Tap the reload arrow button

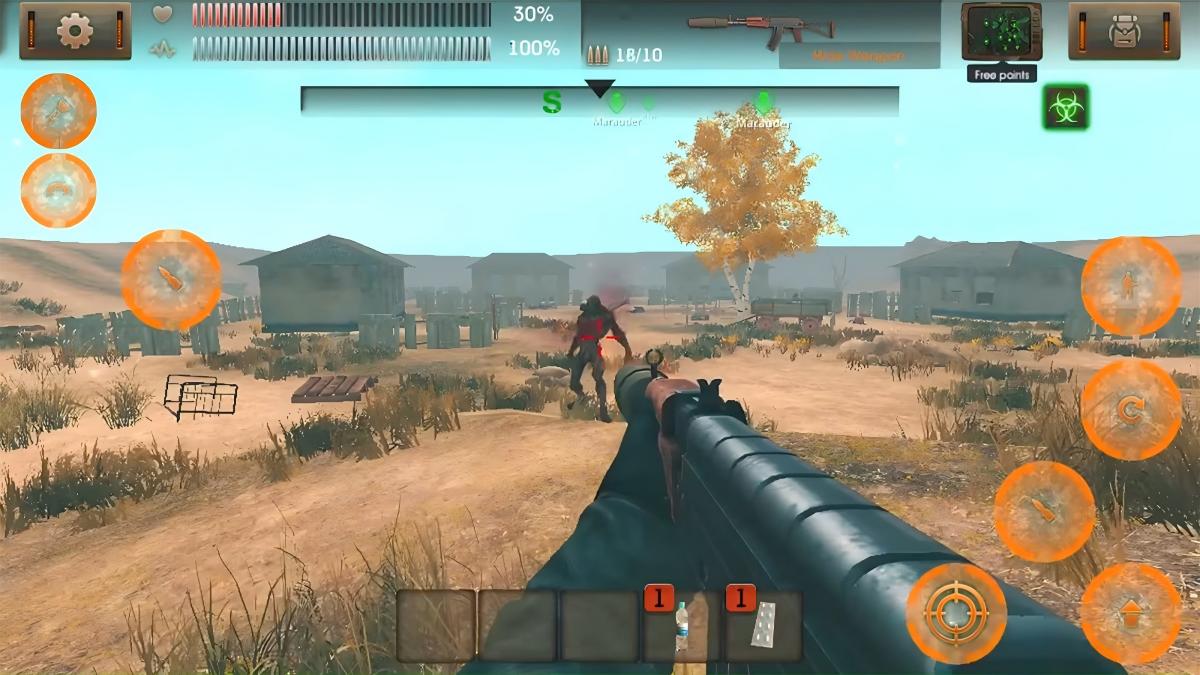click(1130, 410)
